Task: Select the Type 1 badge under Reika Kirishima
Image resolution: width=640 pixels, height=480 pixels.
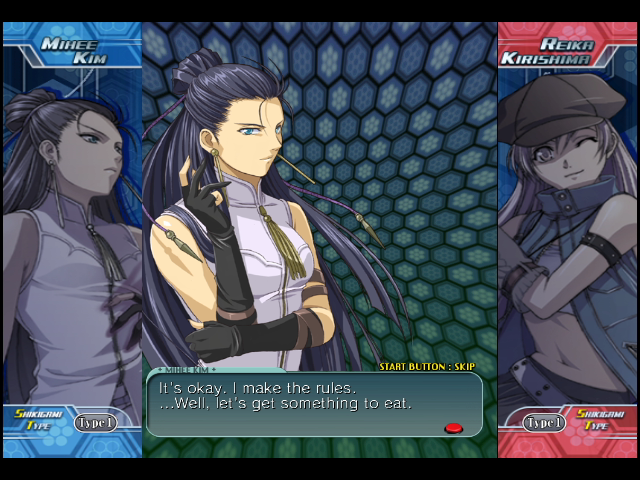Action: [x=545, y=423]
